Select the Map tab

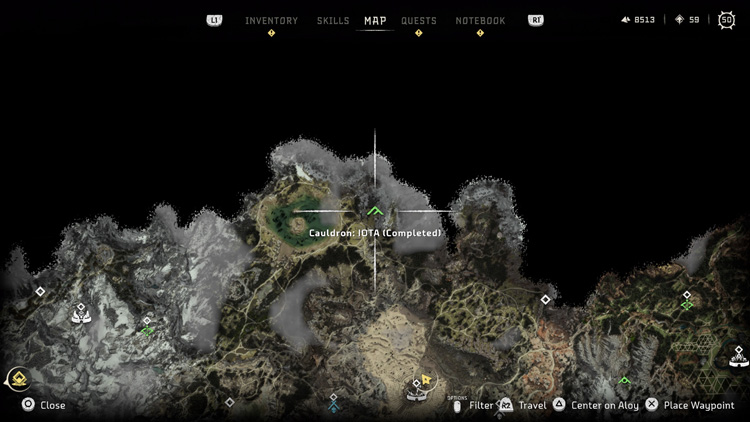(375, 21)
